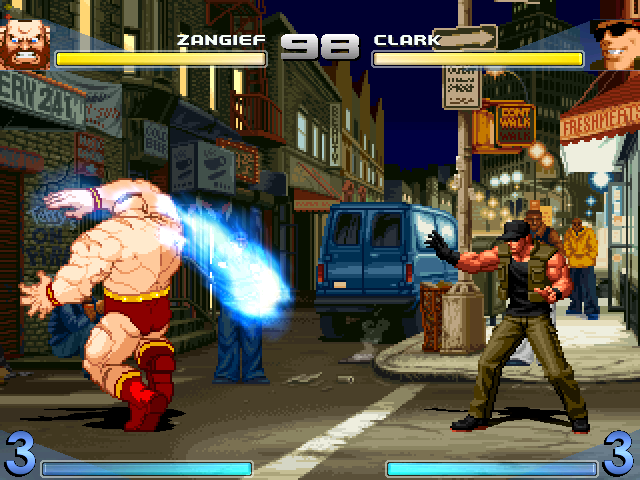Click Zangief's character portrait

coord(24,42)
